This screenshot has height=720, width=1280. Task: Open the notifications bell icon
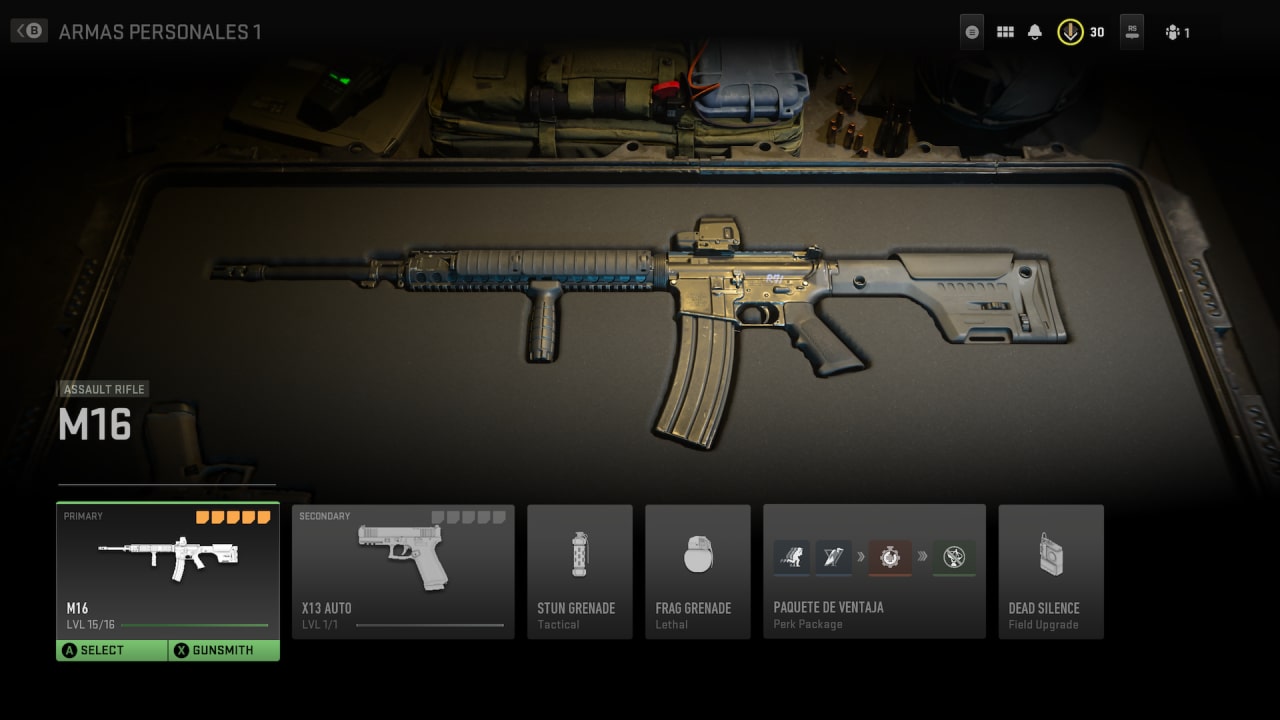1035,32
